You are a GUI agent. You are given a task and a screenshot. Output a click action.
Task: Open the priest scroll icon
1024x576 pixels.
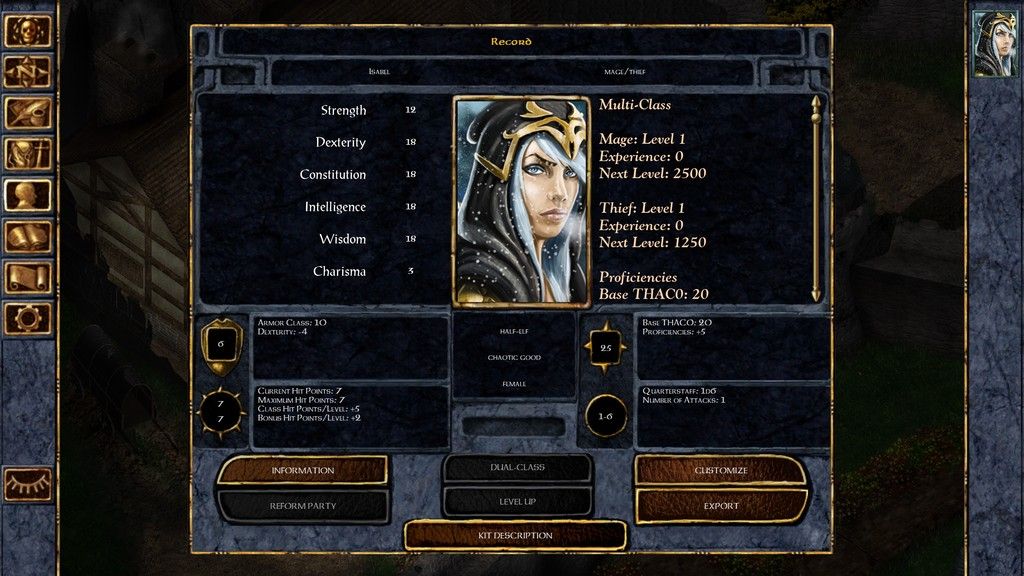pos(27,277)
